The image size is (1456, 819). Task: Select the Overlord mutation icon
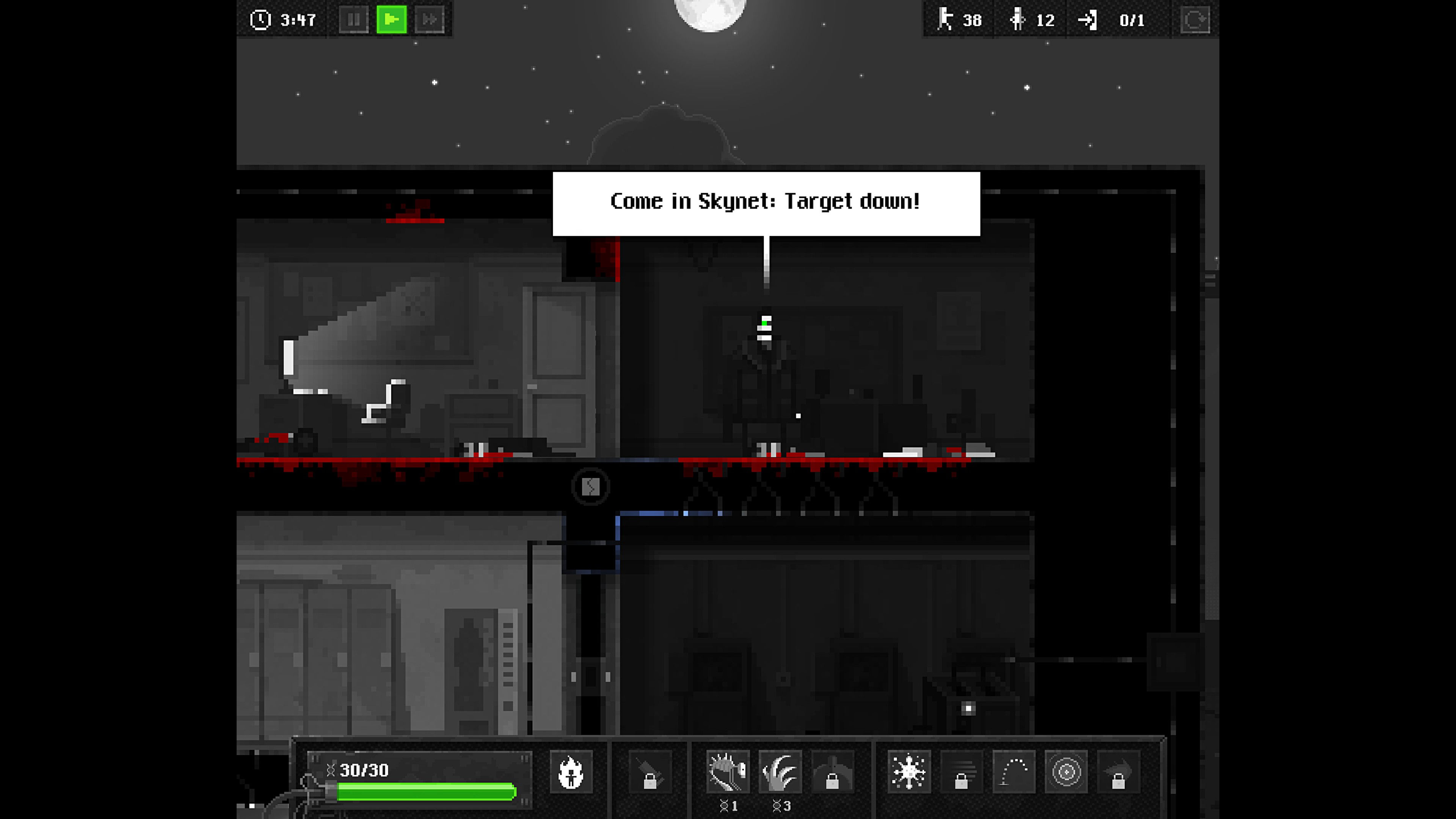tap(728, 773)
